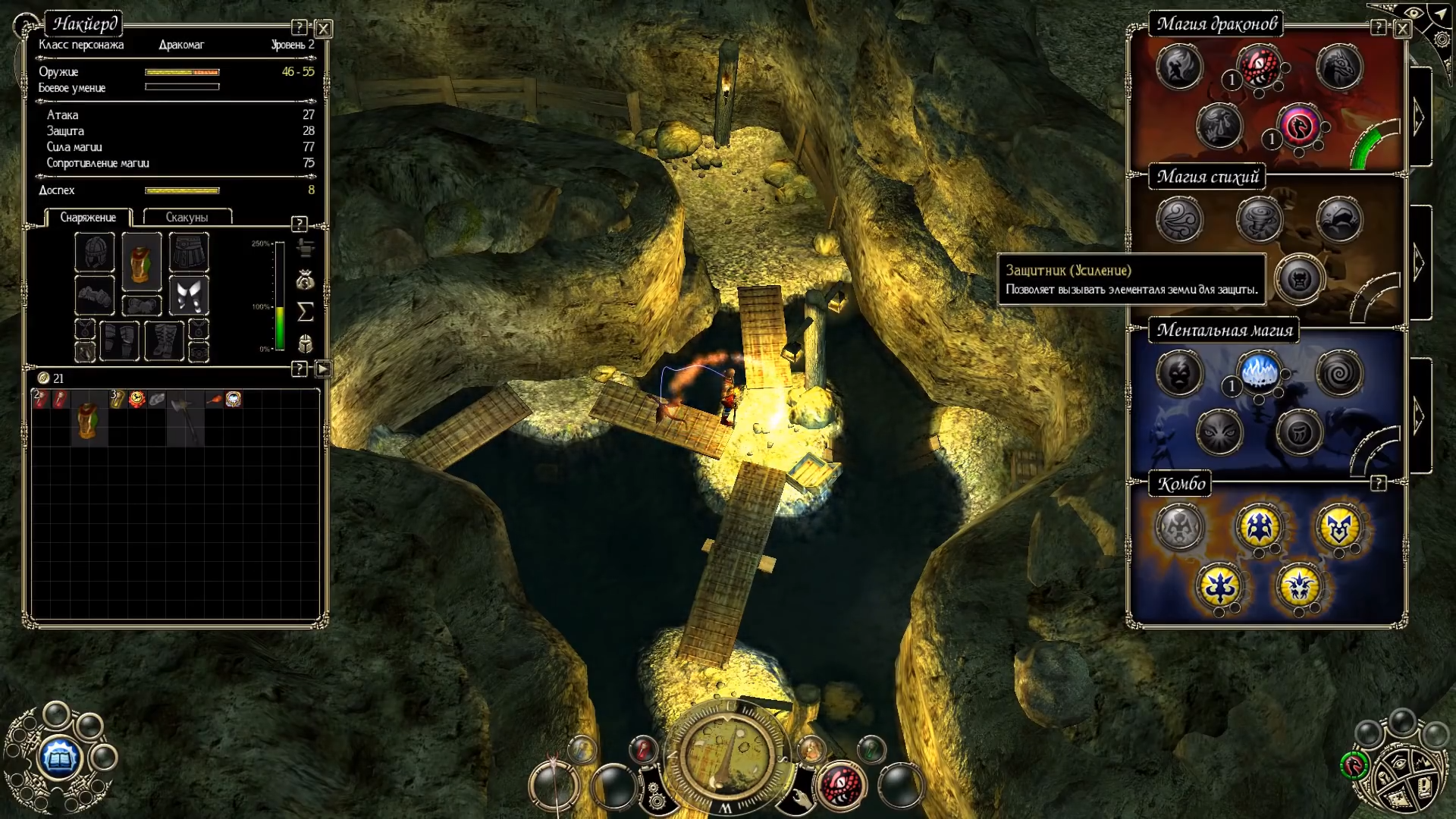Select the Защитник earth elemental buff icon

pyautogui.click(x=1299, y=279)
